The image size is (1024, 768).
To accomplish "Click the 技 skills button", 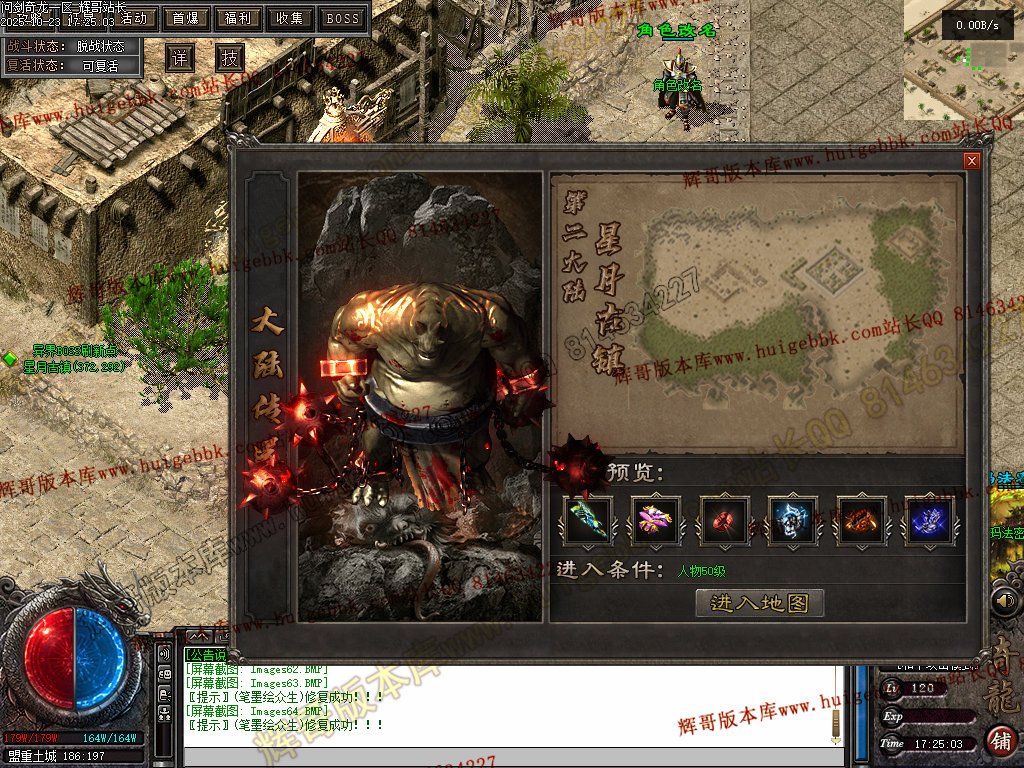I will (230, 58).
